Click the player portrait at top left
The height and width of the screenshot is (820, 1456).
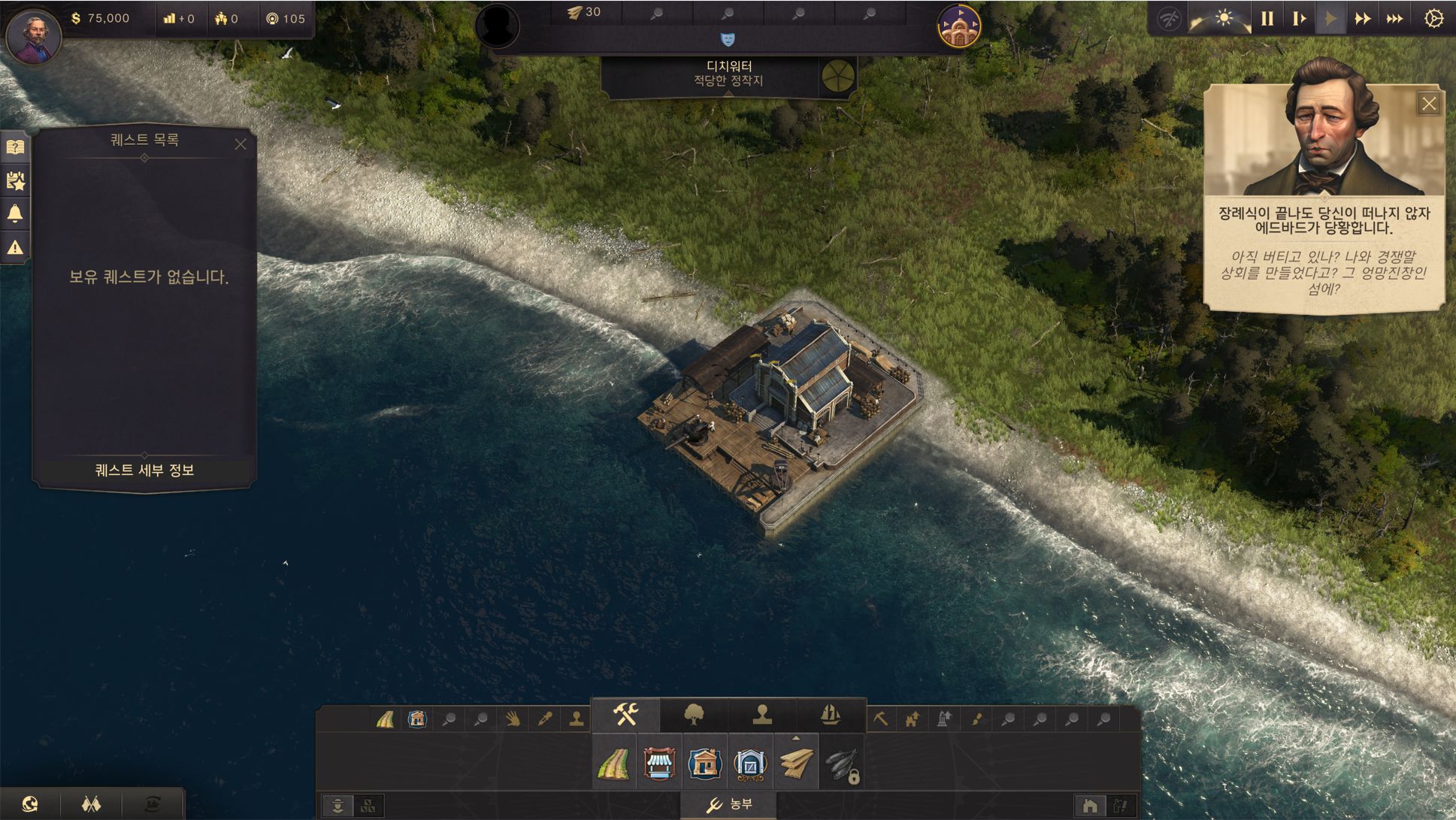point(33,34)
